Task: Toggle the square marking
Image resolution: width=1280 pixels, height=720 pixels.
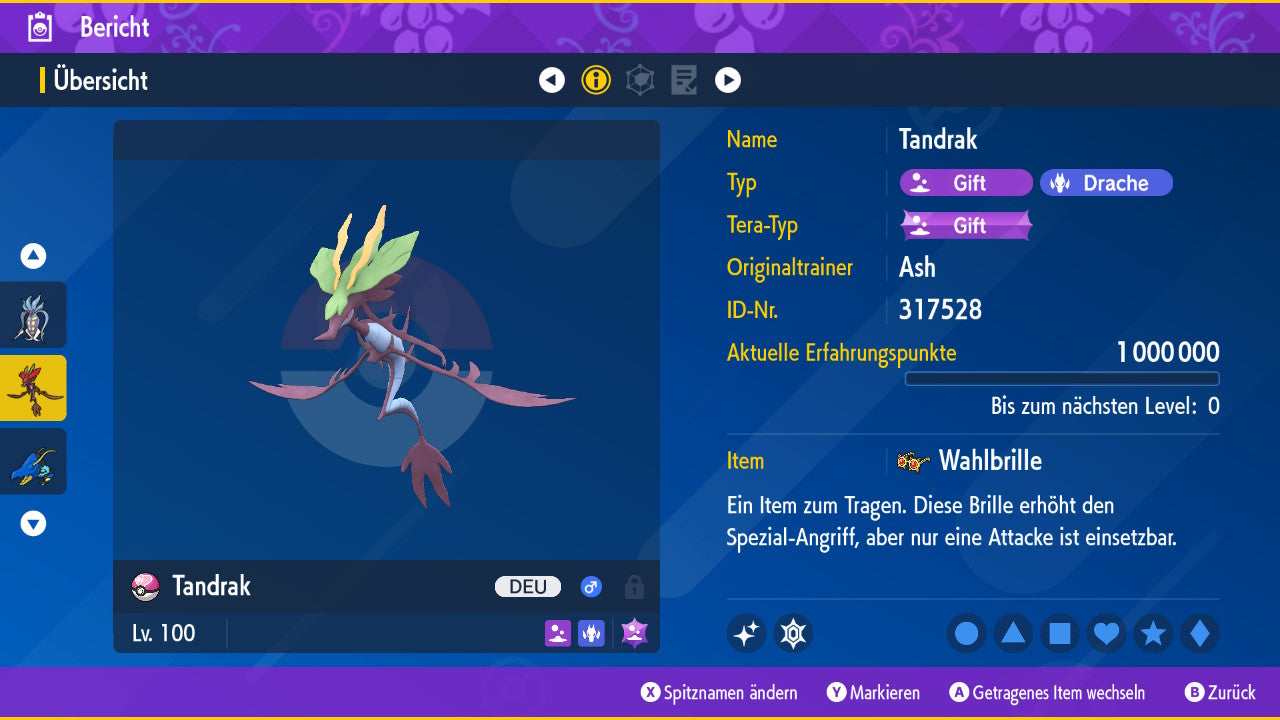Action: pos(1060,634)
